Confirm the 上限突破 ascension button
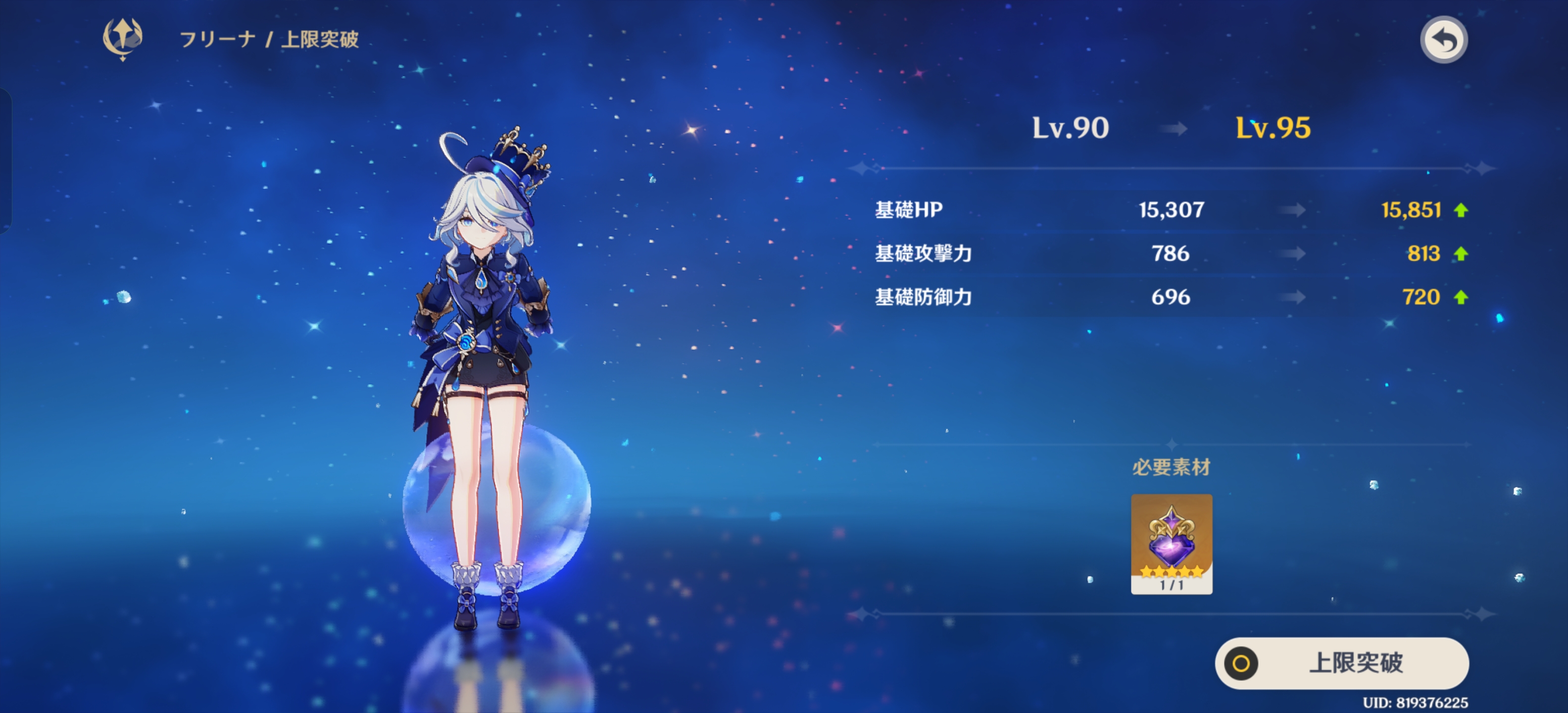The width and height of the screenshot is (1568, 713). pos(1342,663)
